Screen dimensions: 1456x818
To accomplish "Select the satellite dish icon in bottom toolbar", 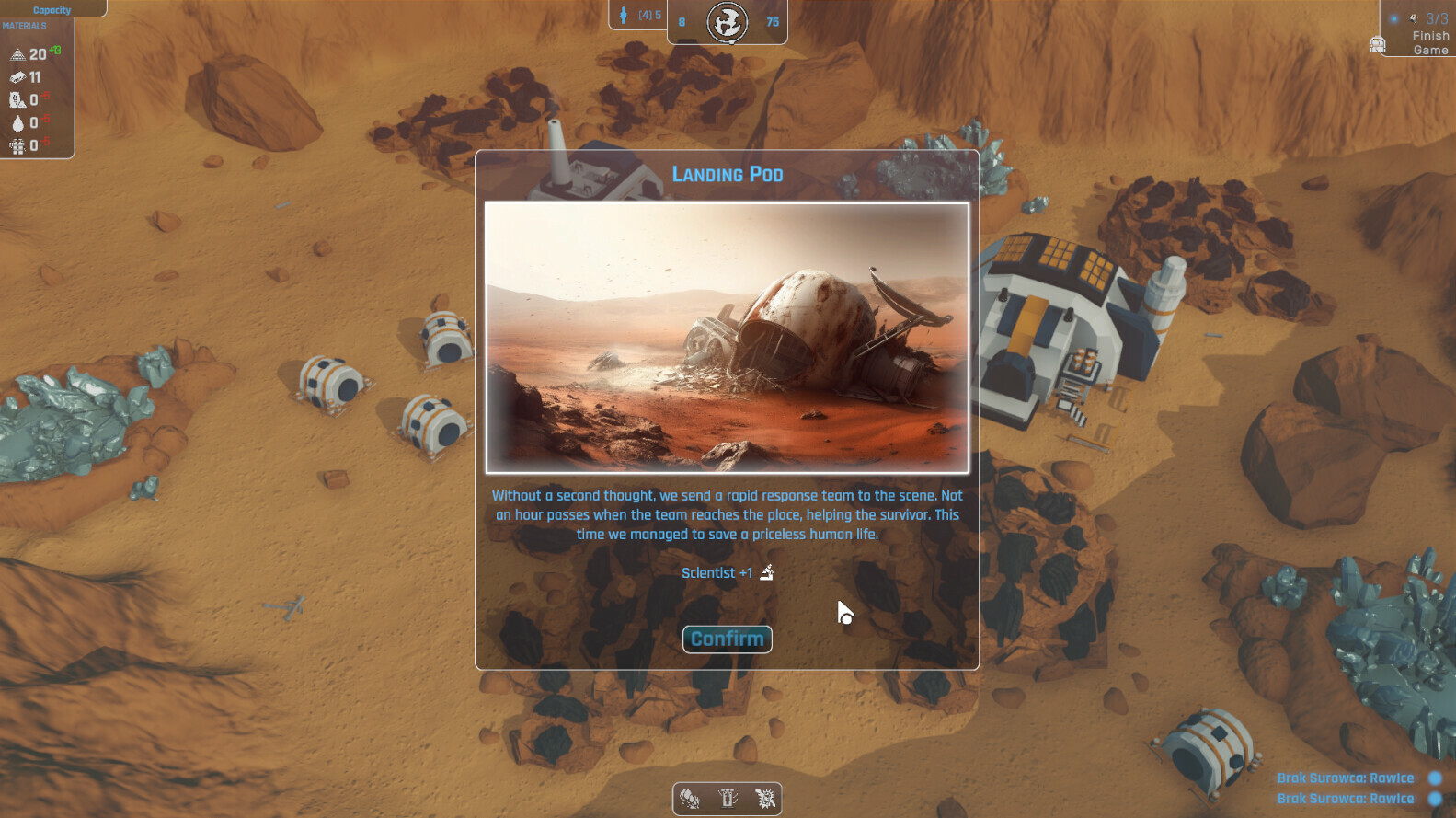I will click(x=690, y=799).
